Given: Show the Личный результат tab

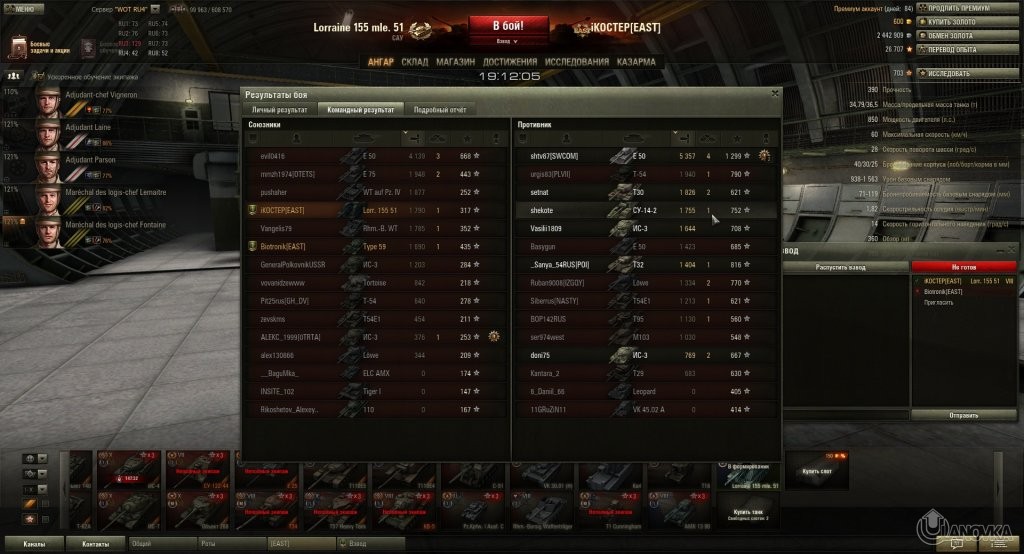Looking at the screenshot, I should point(279,109).
